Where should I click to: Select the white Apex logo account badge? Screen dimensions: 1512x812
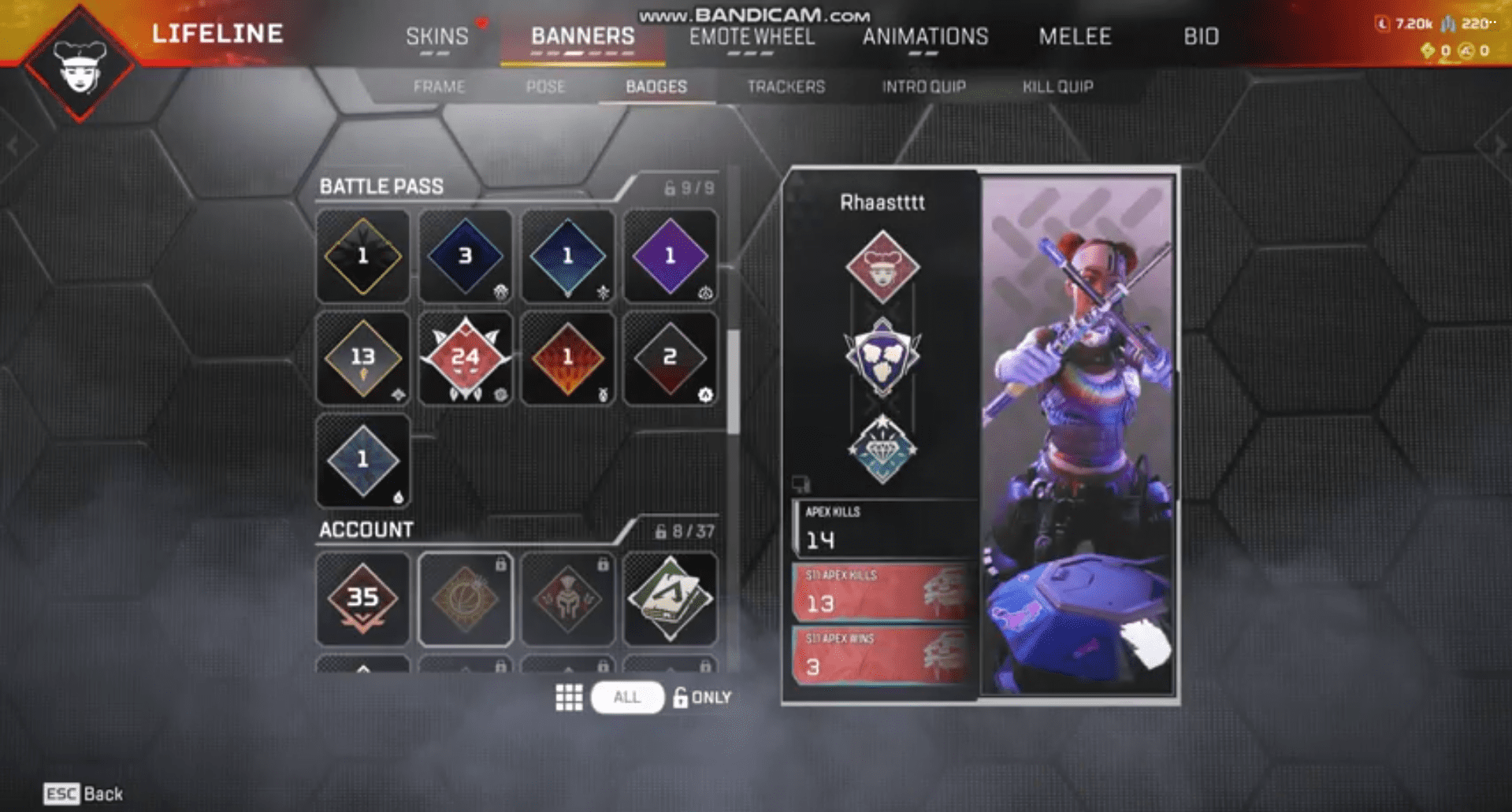671,599
